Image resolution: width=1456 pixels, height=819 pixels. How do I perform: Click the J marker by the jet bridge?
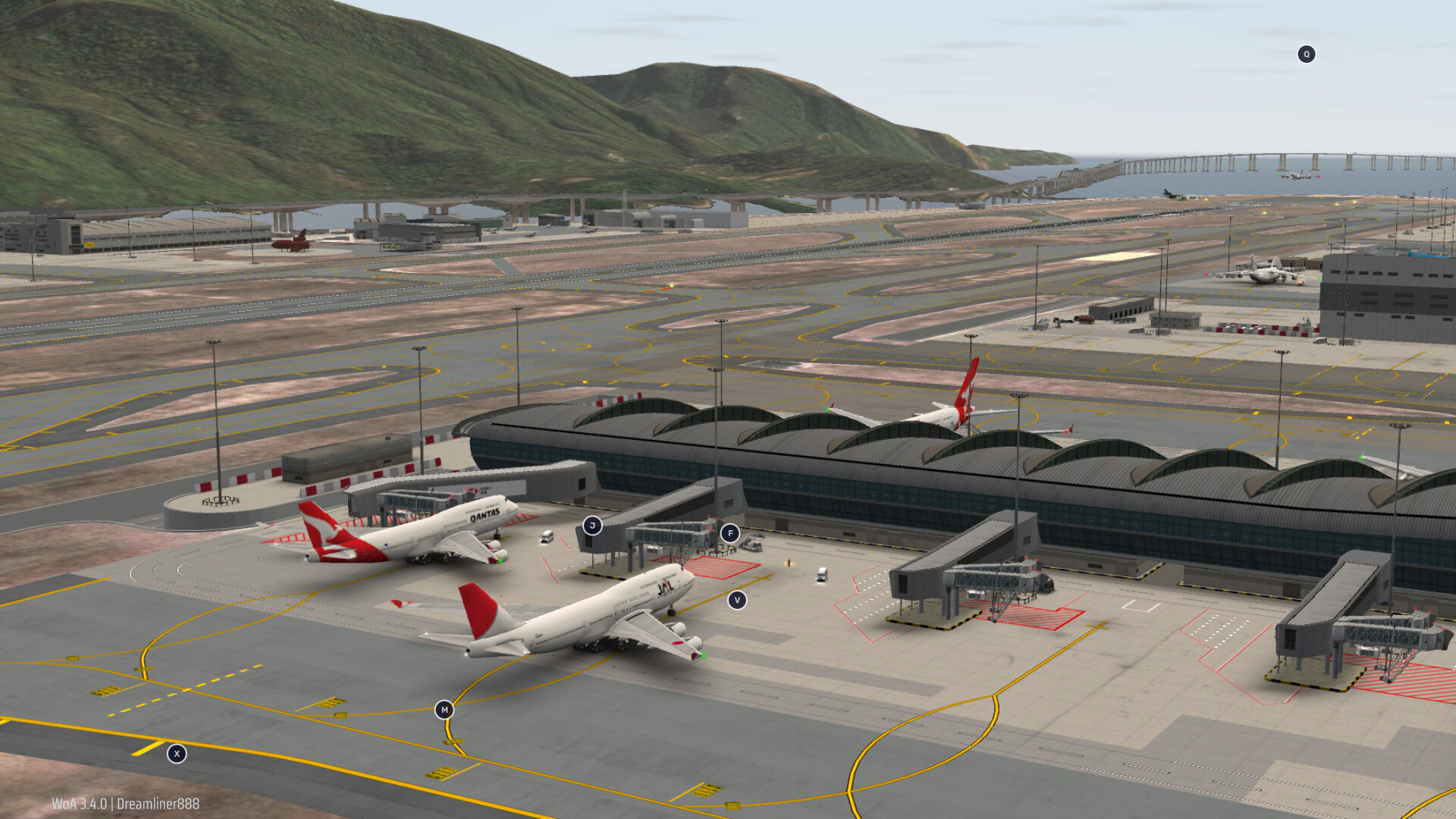pos(592,526)
